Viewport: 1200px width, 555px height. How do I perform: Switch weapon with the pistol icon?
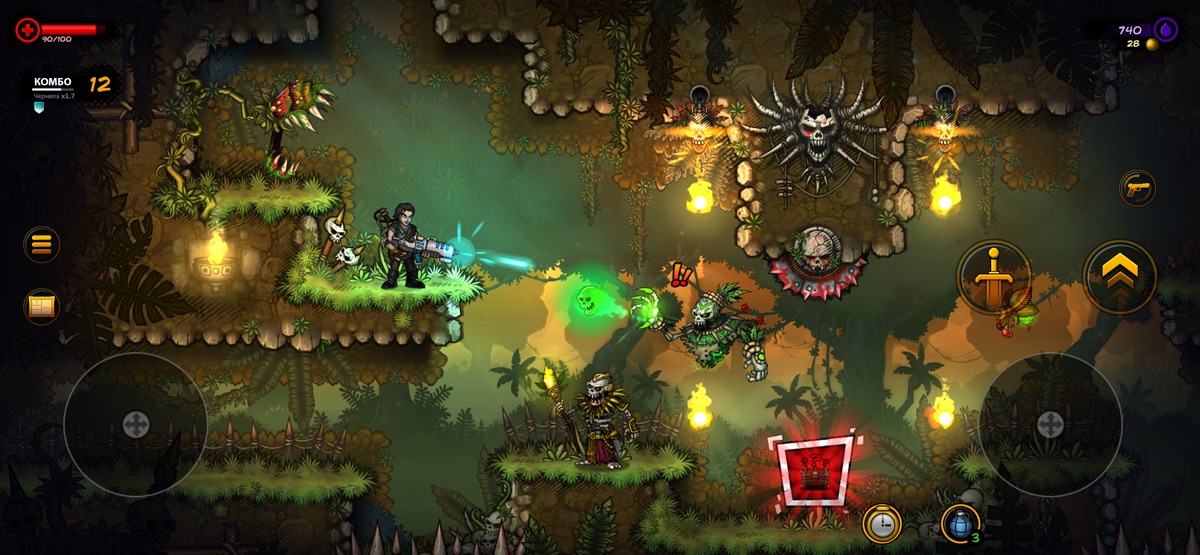(1137, 187)
